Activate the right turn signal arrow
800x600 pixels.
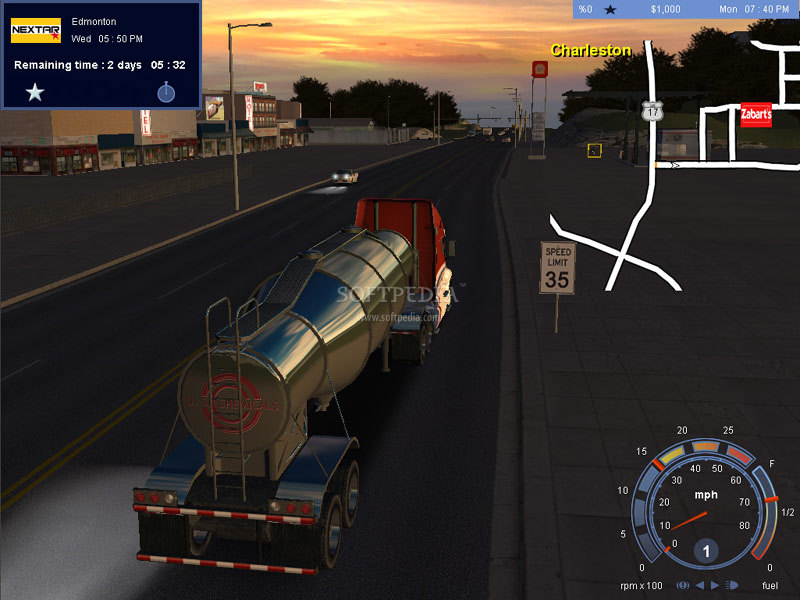[714, 585]
